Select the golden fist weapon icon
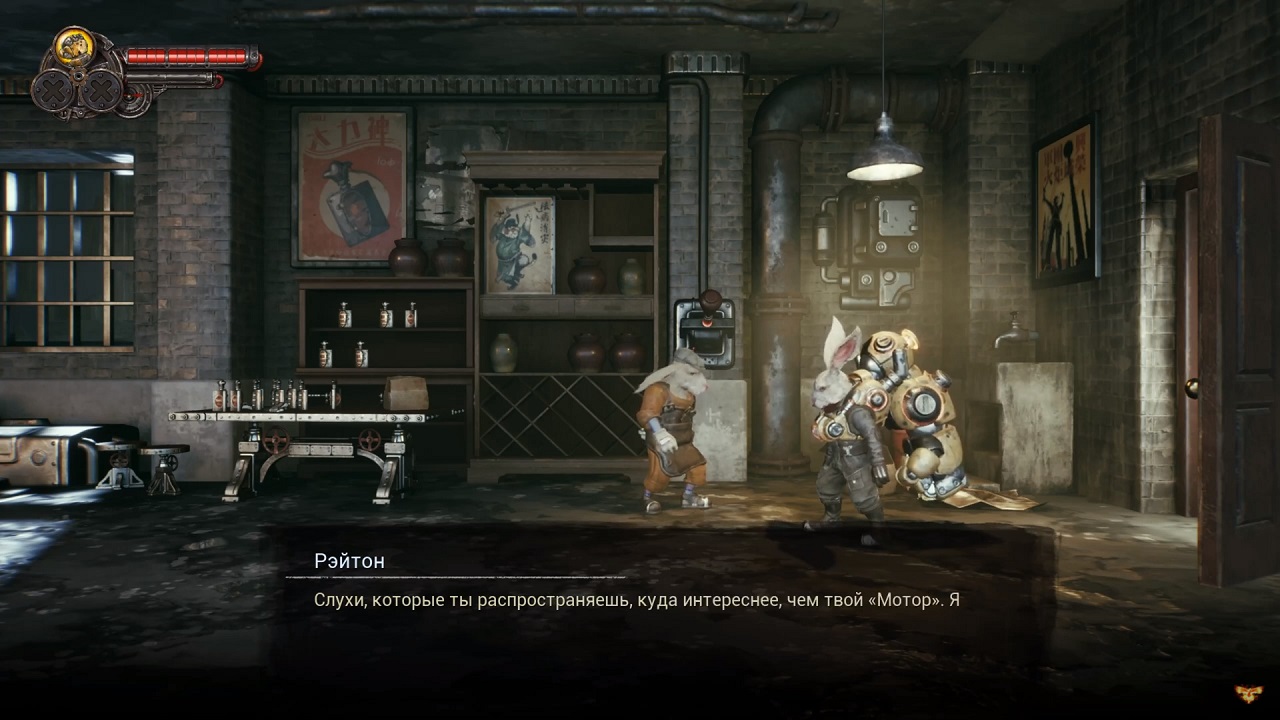Viewport: 1280px width, 720px height. [74, 47]
